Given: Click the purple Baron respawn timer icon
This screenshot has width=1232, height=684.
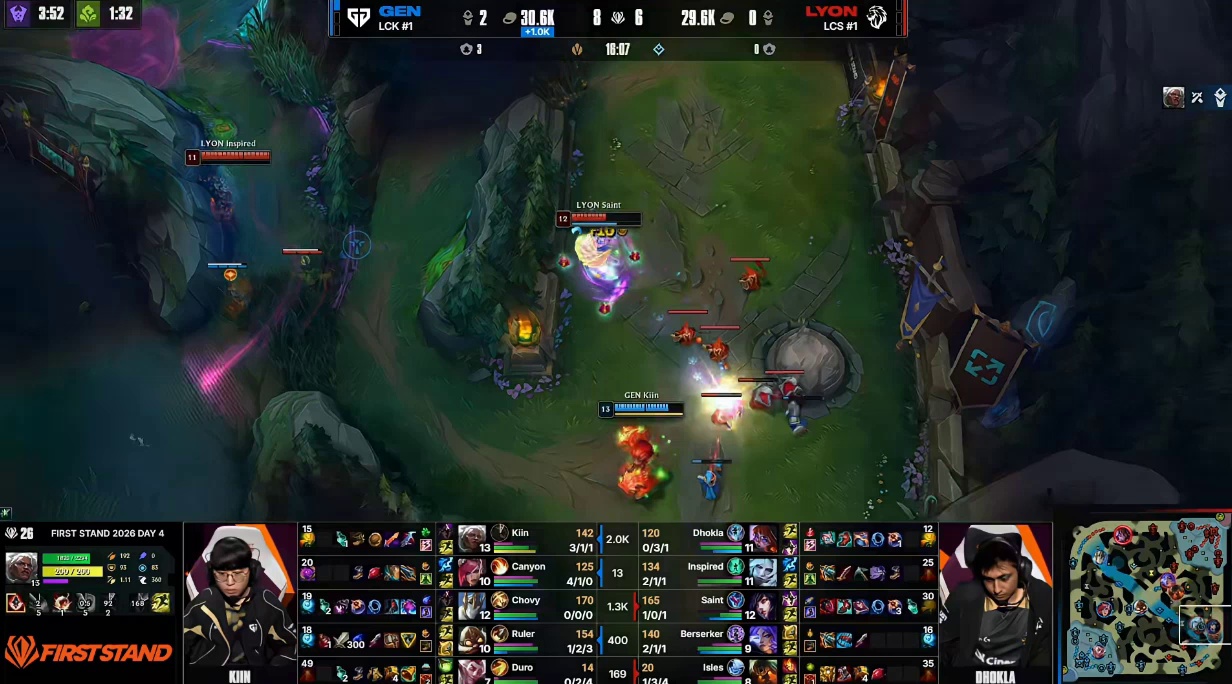Looking at the screenshot, I should (18, 14).
